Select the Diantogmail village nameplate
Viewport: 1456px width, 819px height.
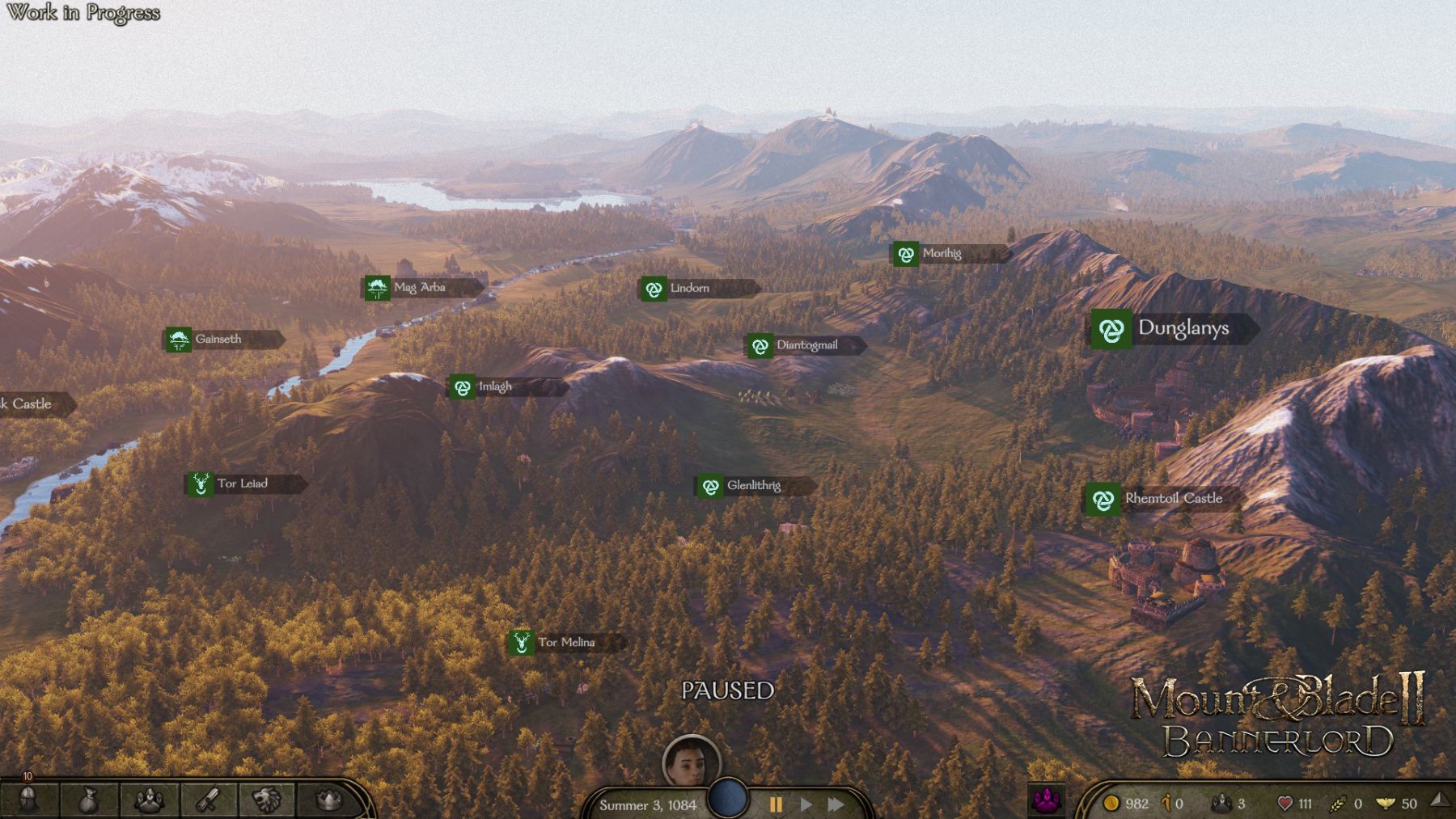(x=805, y=345)
